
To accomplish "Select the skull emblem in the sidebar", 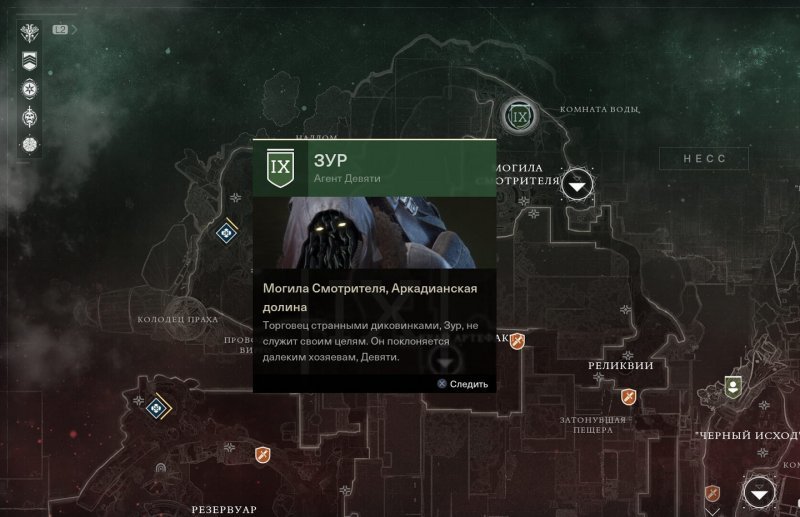I will click(x=30, y=116).
